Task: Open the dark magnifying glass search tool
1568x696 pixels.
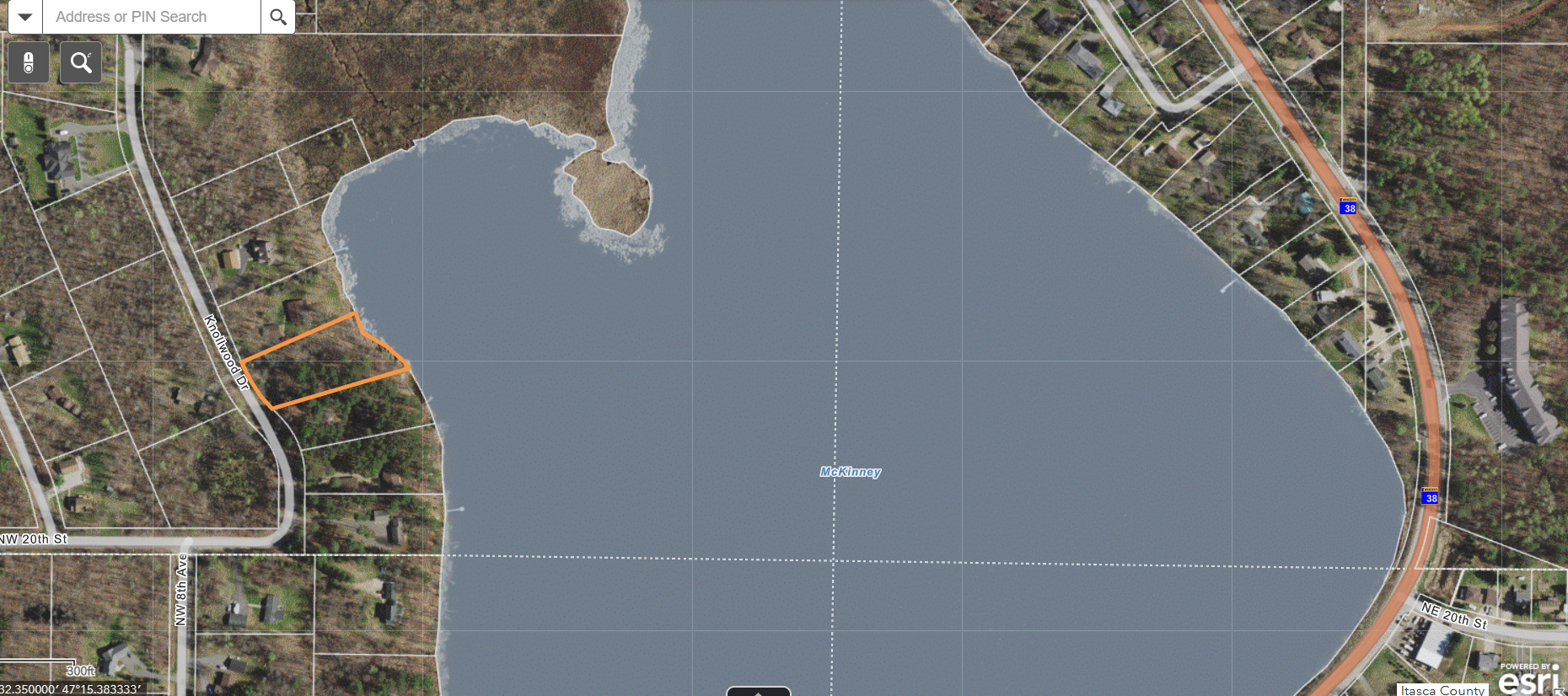Action: point(81,62)
